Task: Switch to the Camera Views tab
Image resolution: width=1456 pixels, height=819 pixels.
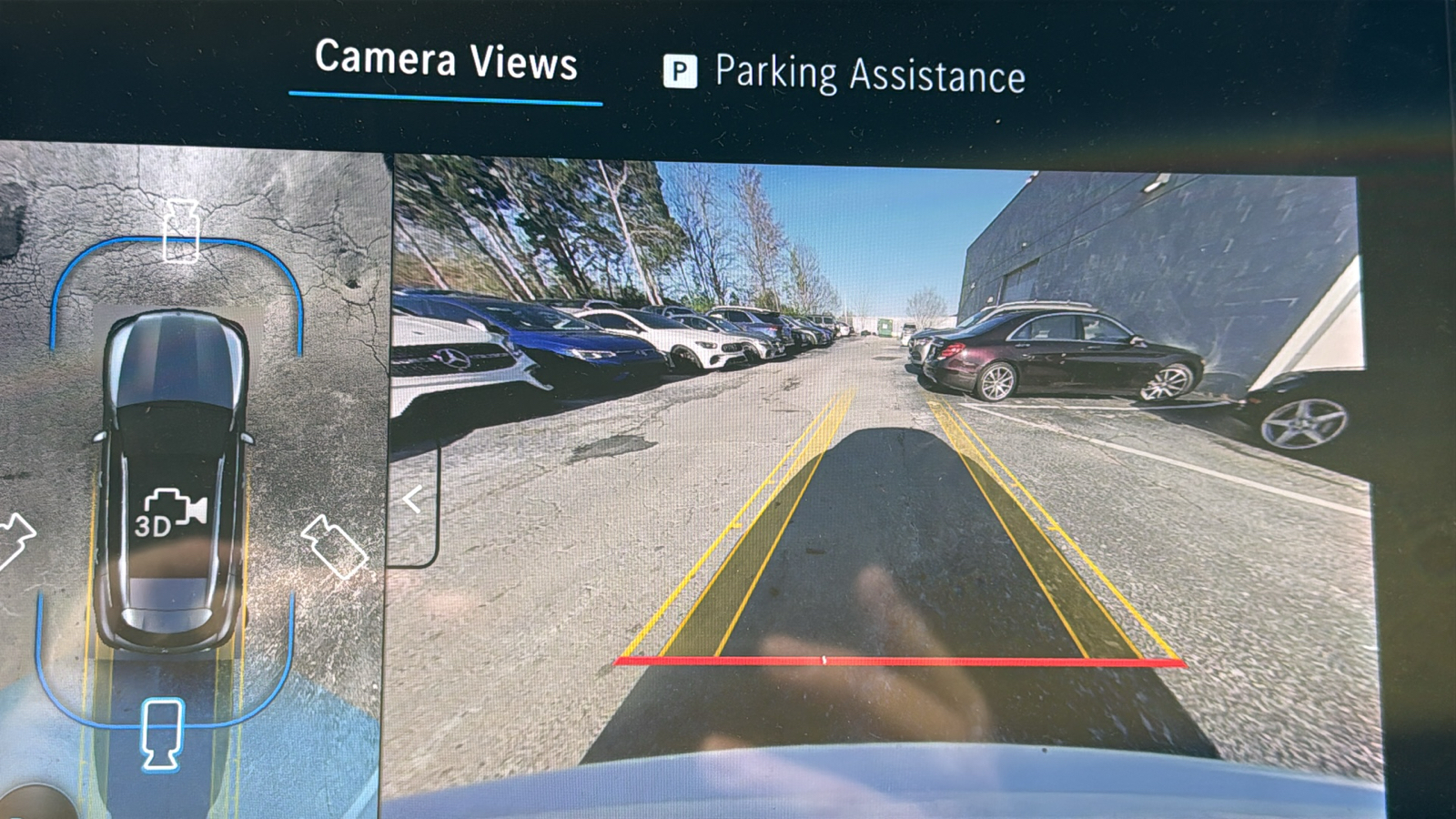Action: (446, 62)
